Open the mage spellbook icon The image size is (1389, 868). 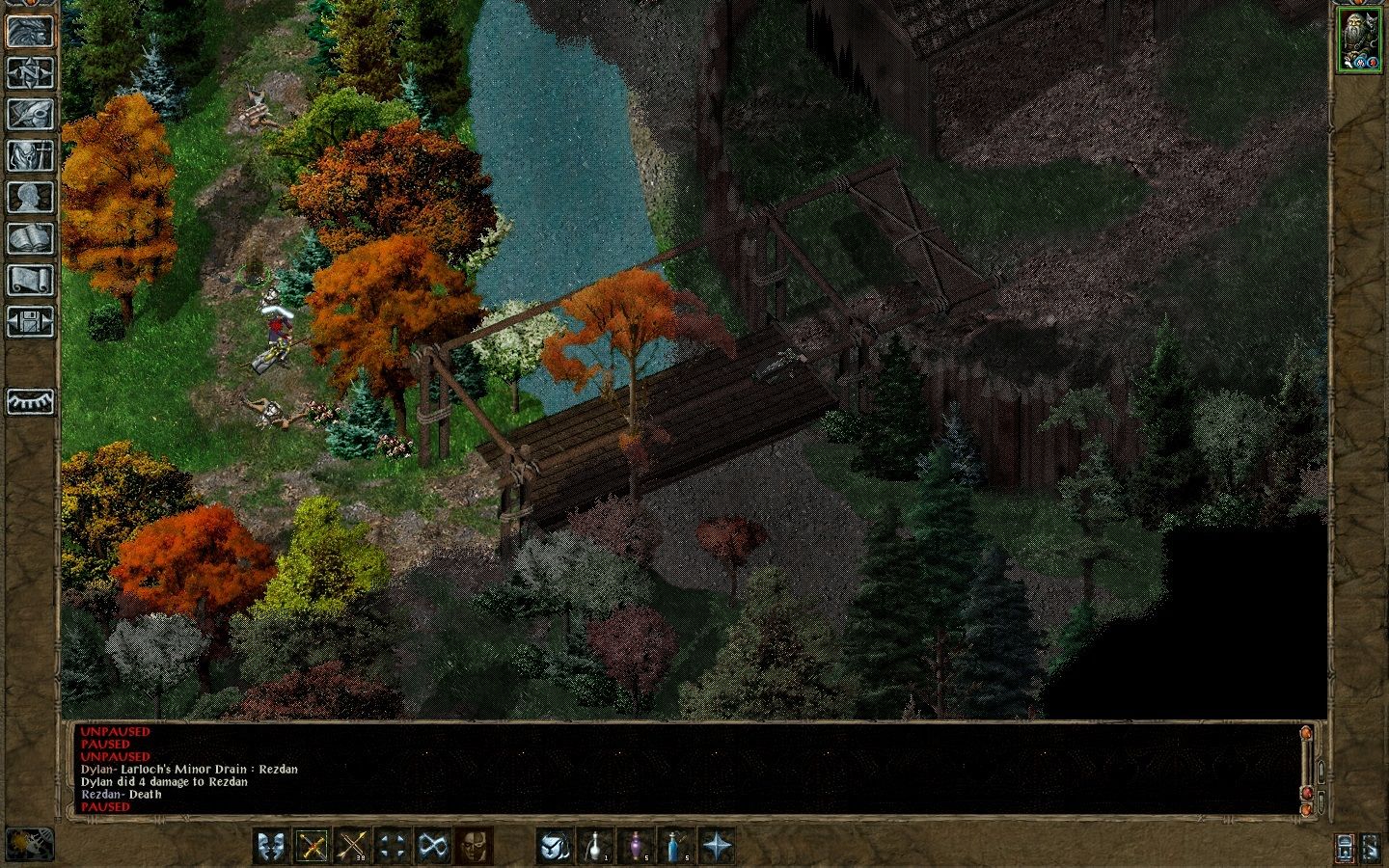tap(30, 238)
